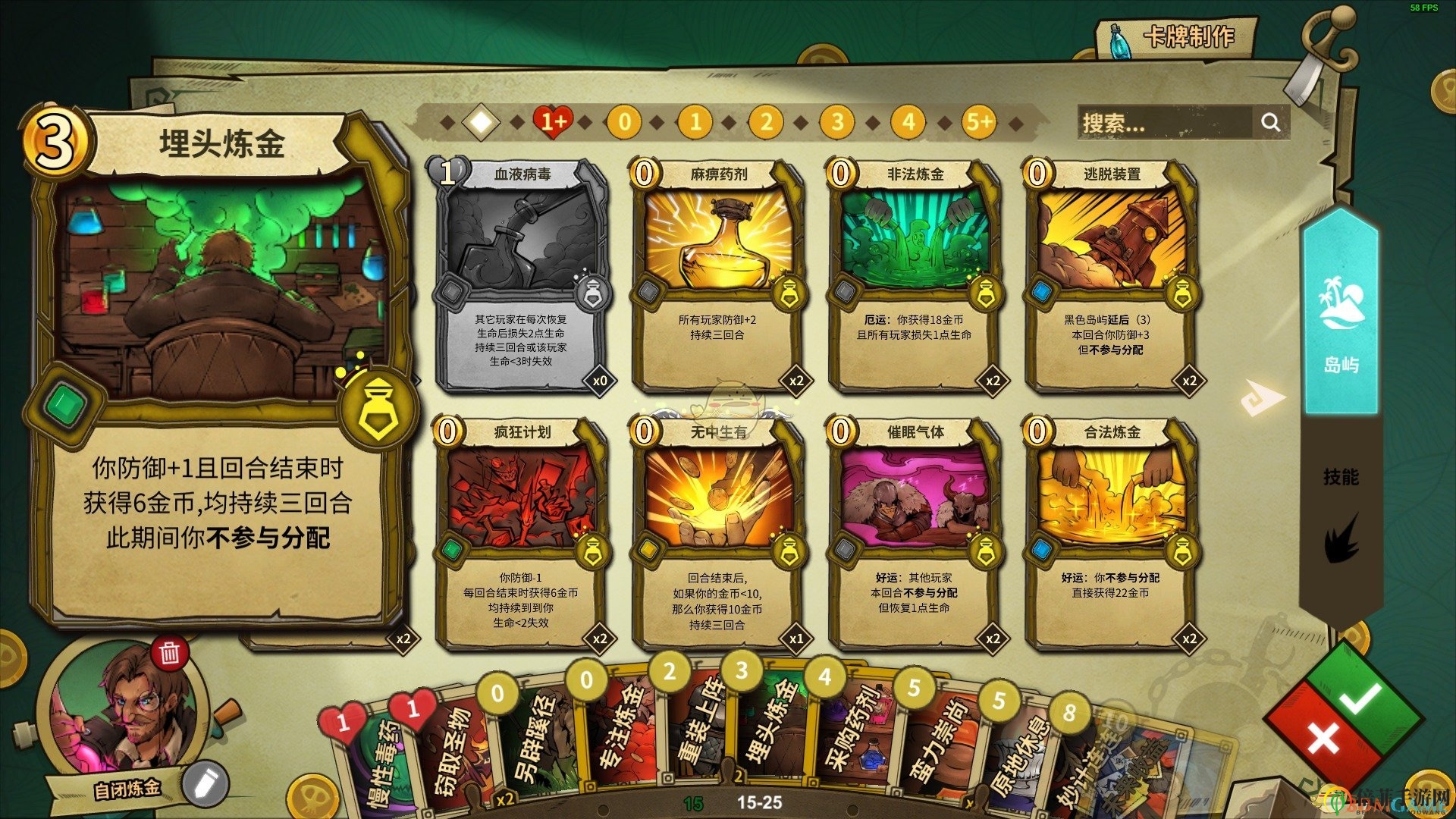
Task: Choose the 疯狂计划 card
Action: (x=522, y=532)
